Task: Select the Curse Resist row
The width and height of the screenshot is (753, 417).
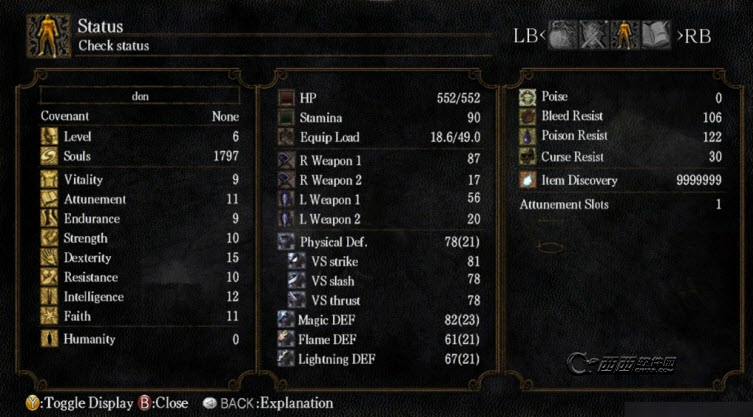Action: (620, 156)
